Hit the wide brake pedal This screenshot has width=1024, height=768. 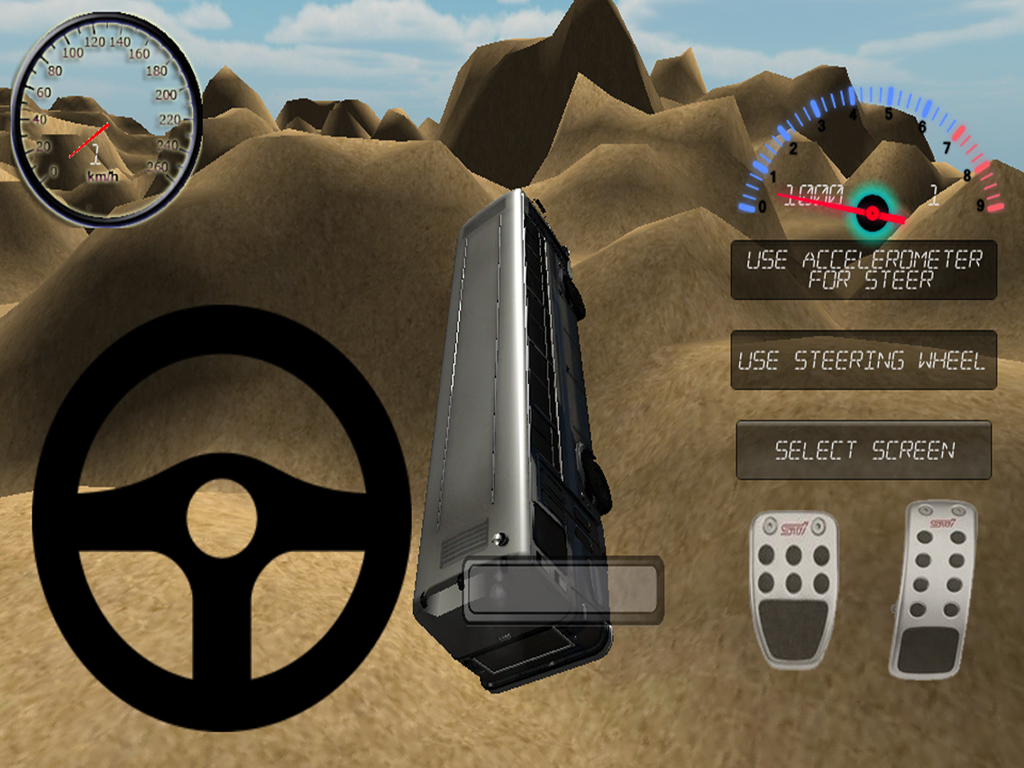794,590
